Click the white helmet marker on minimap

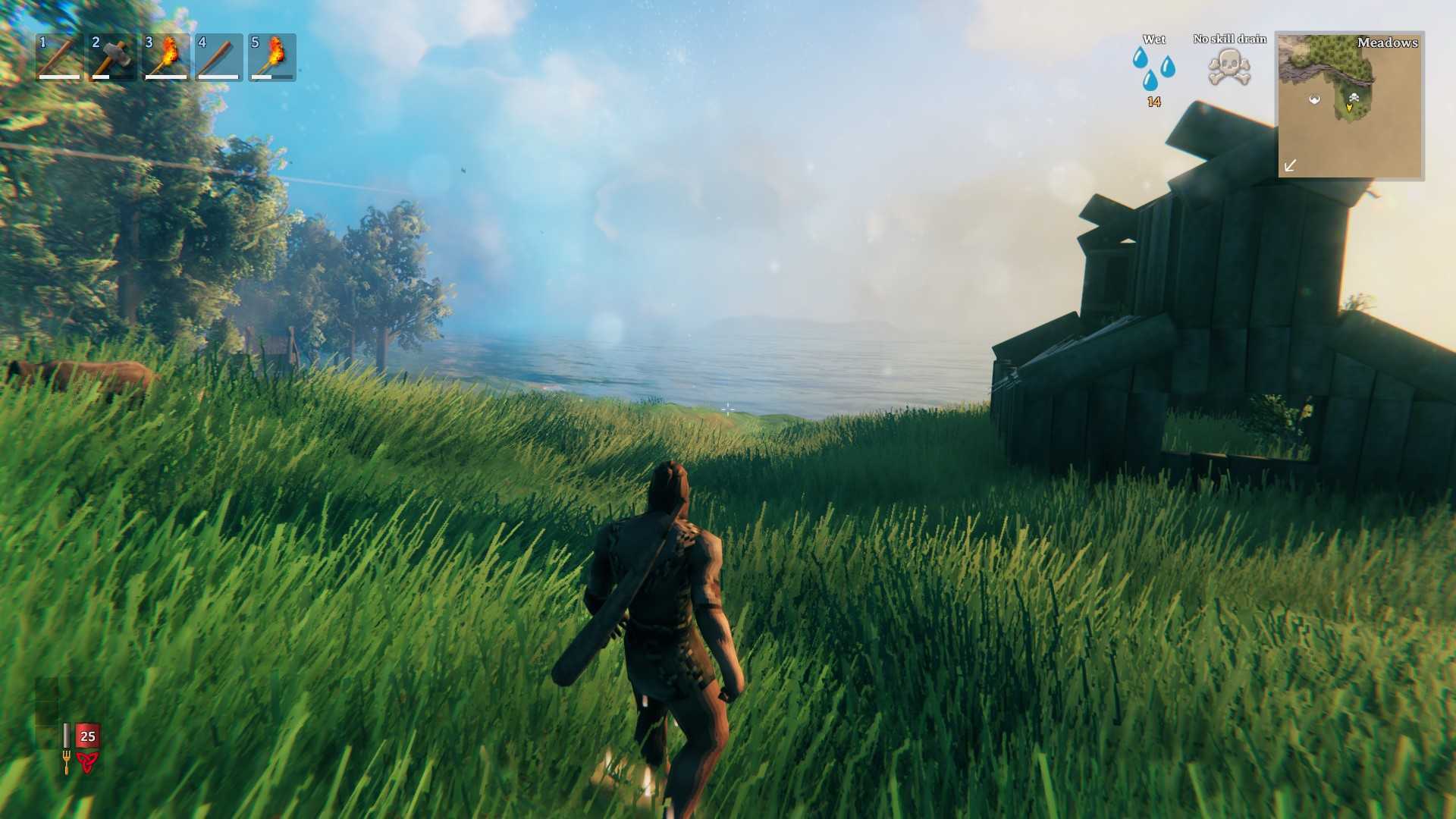coord(1315,99)
